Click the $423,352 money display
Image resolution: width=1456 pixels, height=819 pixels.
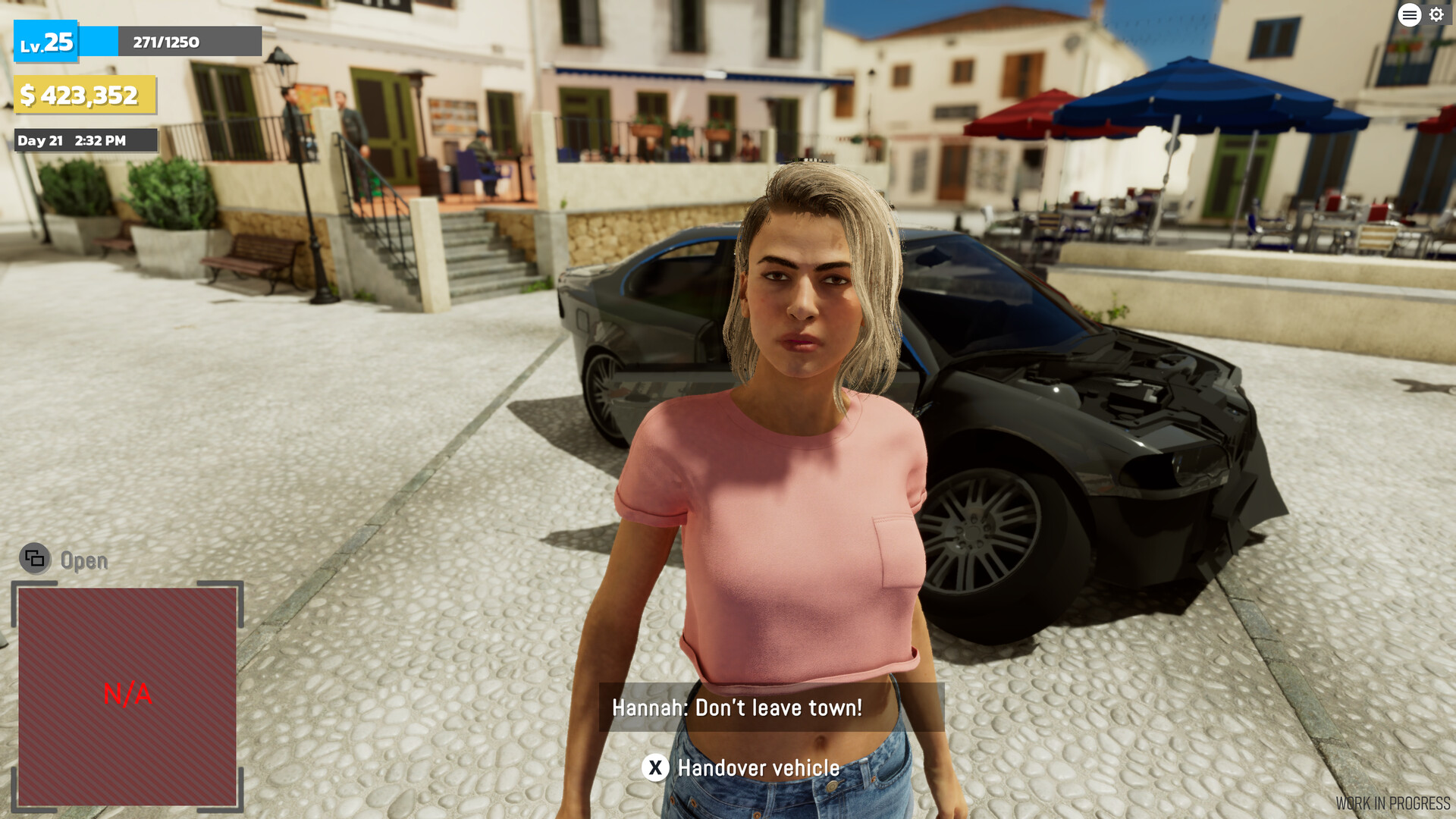(x=83, y=96)
